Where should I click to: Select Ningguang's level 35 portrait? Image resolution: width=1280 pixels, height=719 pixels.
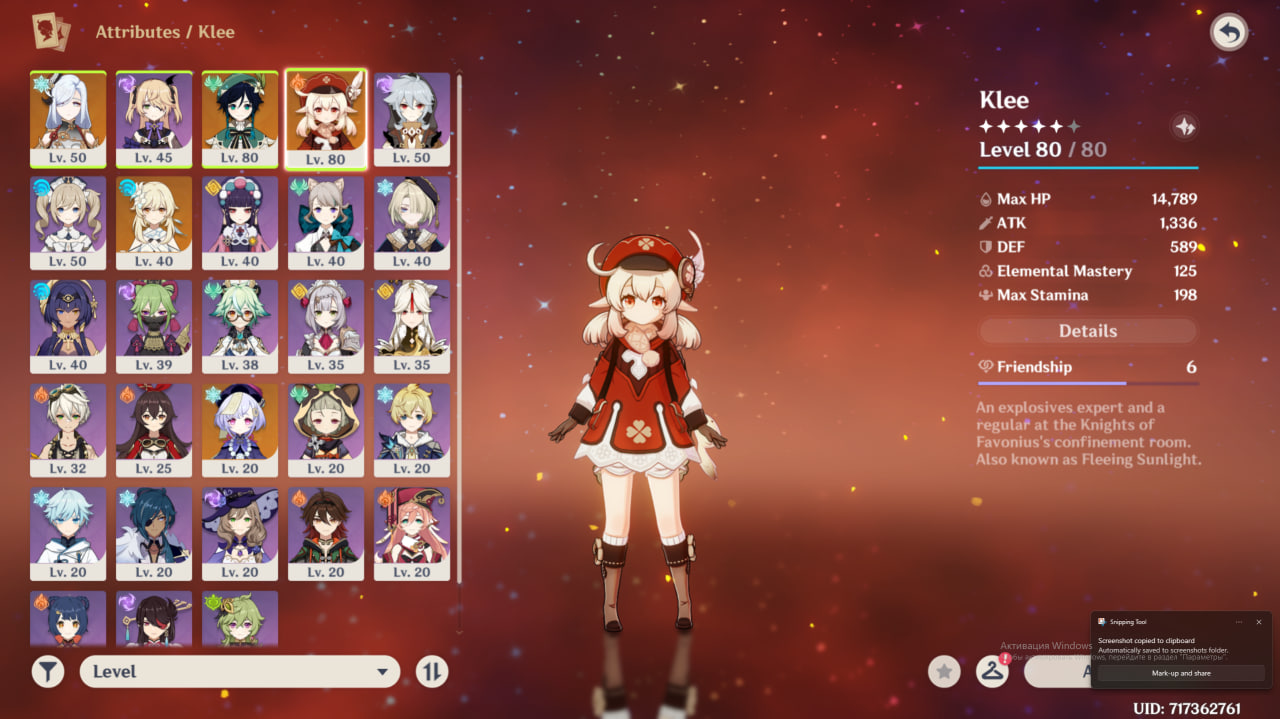coord(412,326)
